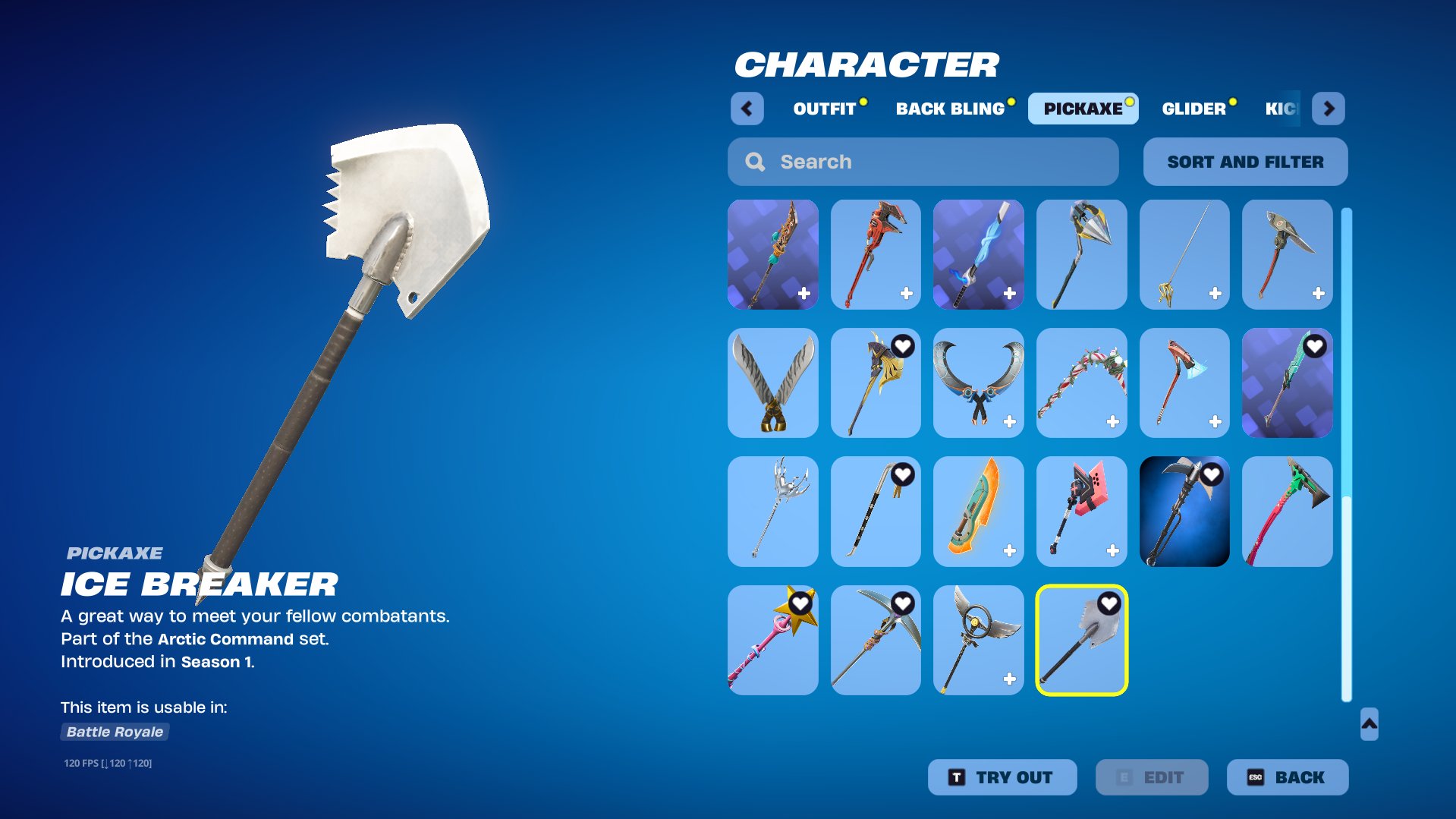Click the Pickaxe tab
The width and height of the screenshot is (1456, 819).
(x=1083, y=109)
